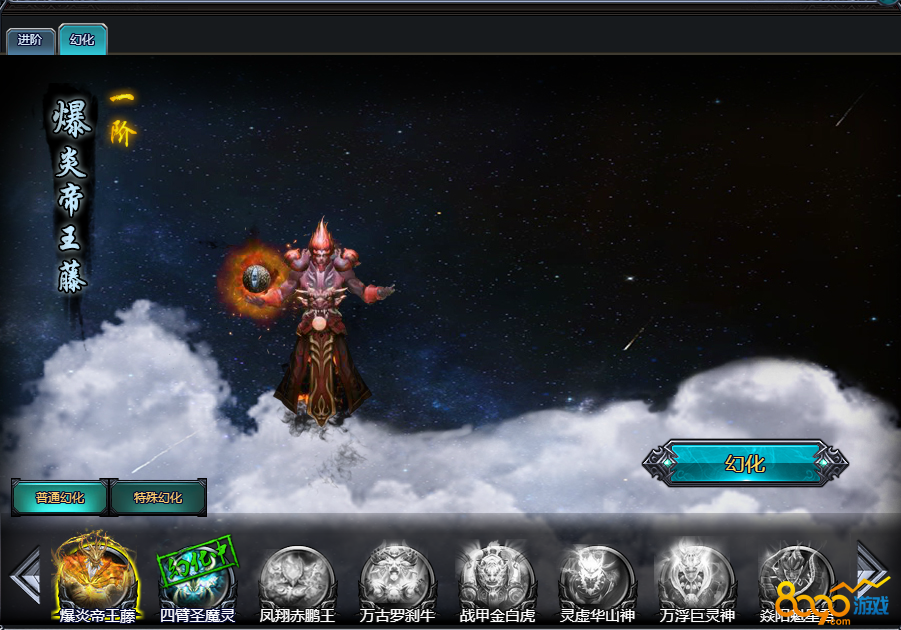Open the 特殊幻化 category

158,497
